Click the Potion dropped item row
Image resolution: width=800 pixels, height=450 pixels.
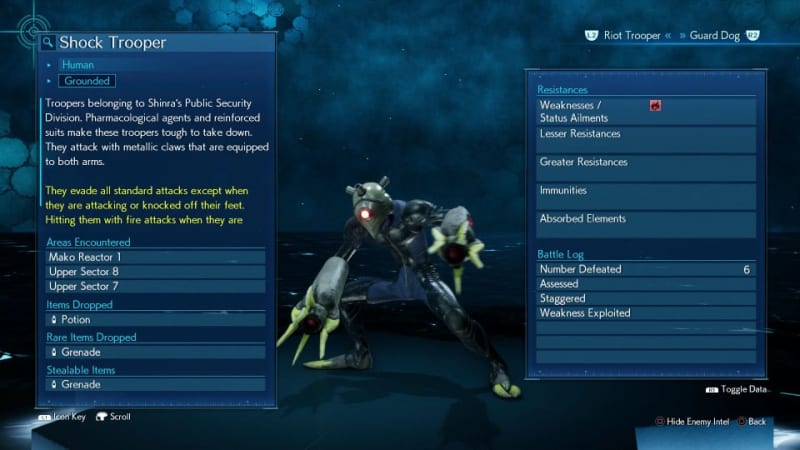click(155, 320)
